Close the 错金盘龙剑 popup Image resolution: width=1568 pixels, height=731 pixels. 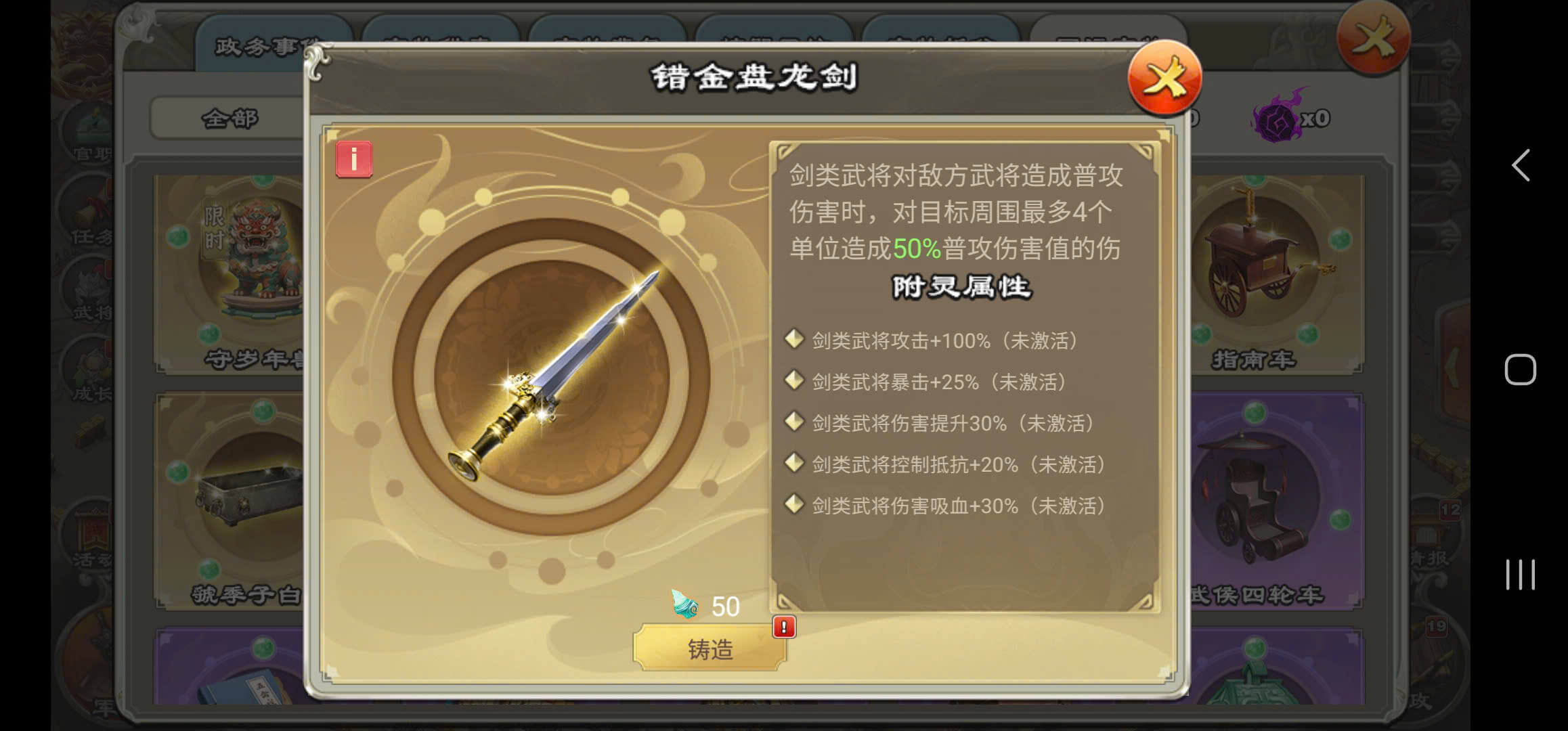1164,79
